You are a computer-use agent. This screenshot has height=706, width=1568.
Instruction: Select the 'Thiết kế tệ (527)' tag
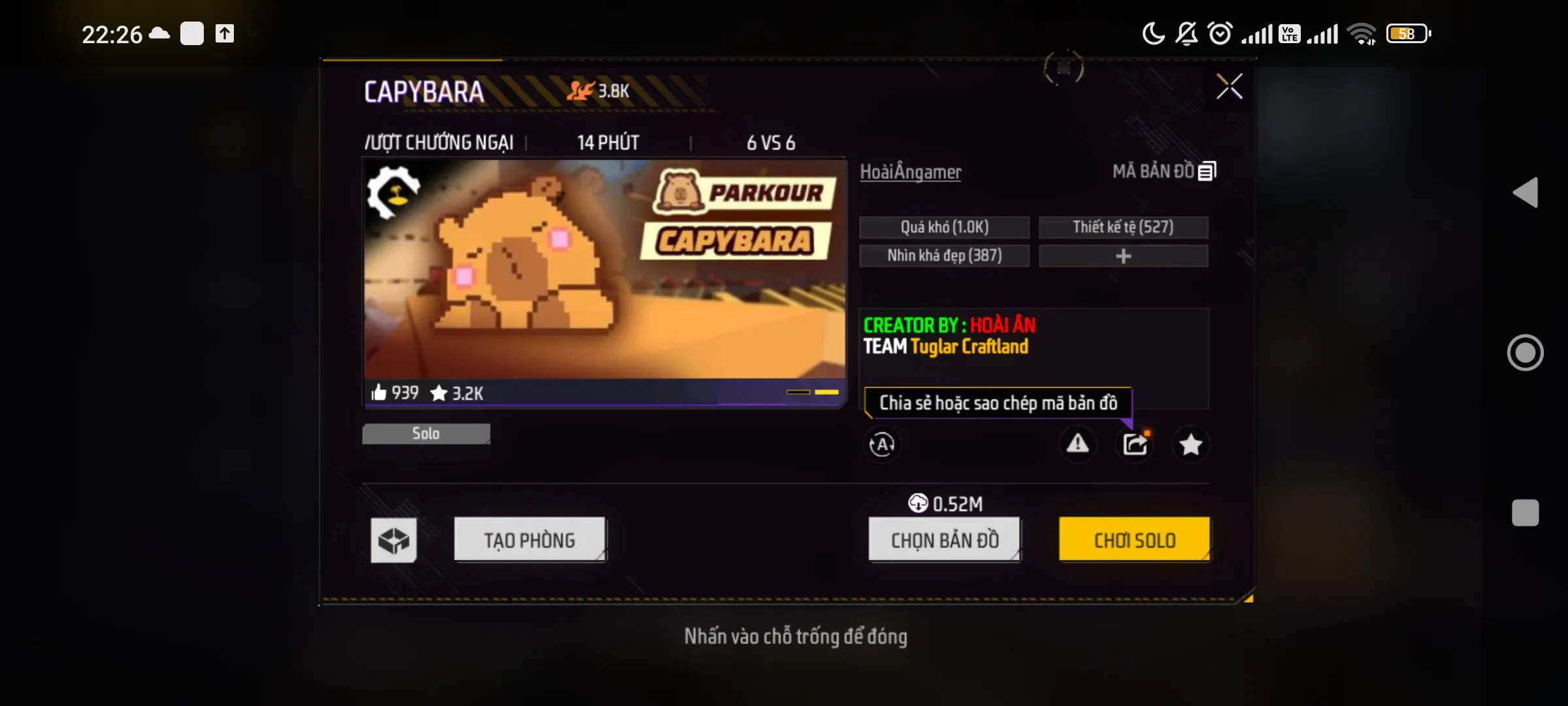(1123, 227)
